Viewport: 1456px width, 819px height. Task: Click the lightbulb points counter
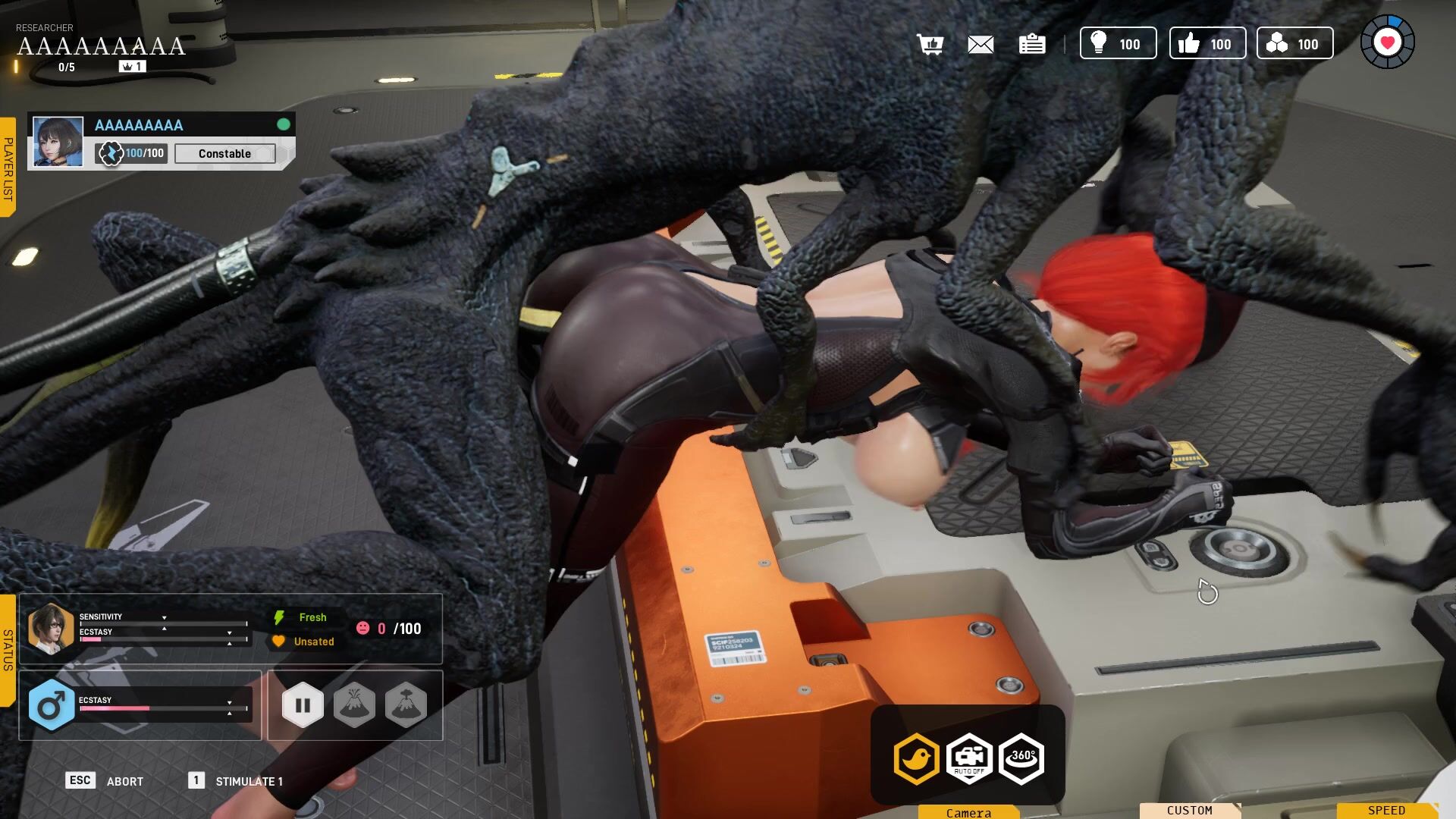click(x=1118, y=44)
